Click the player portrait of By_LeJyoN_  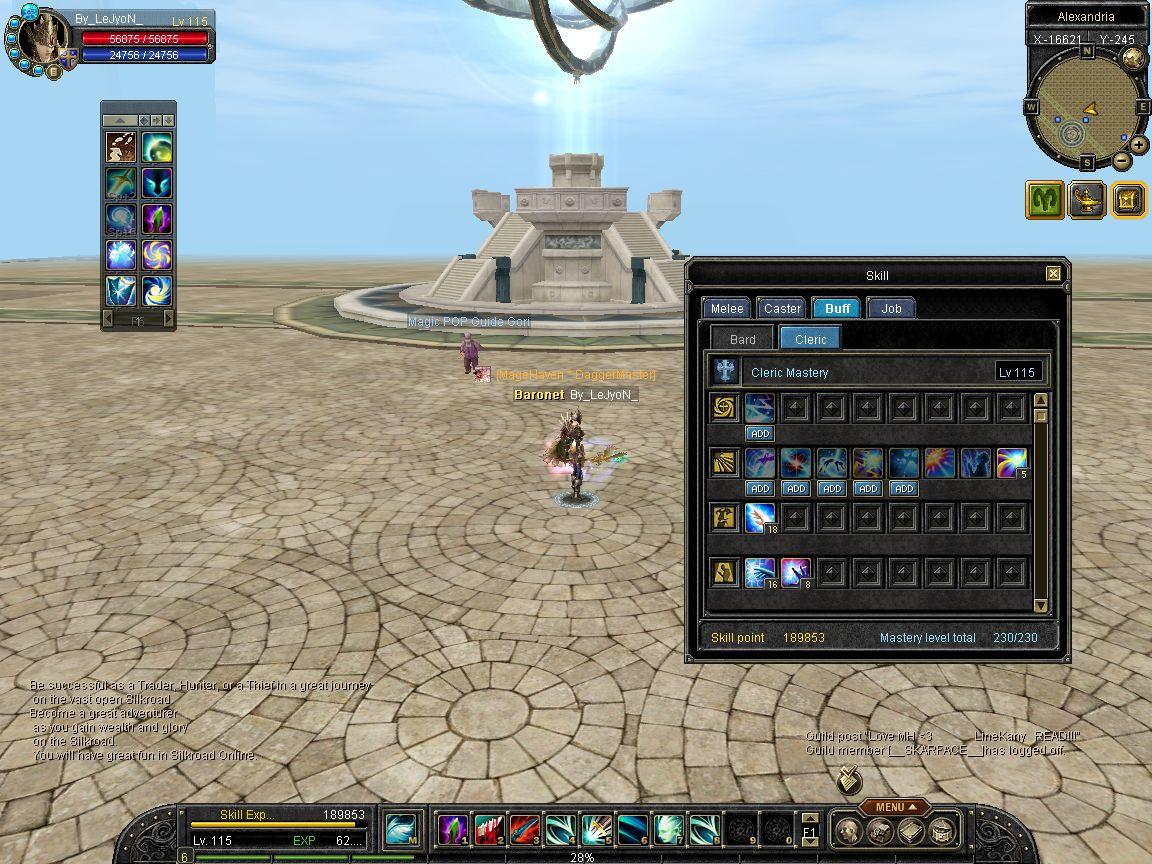coord(42,40)
